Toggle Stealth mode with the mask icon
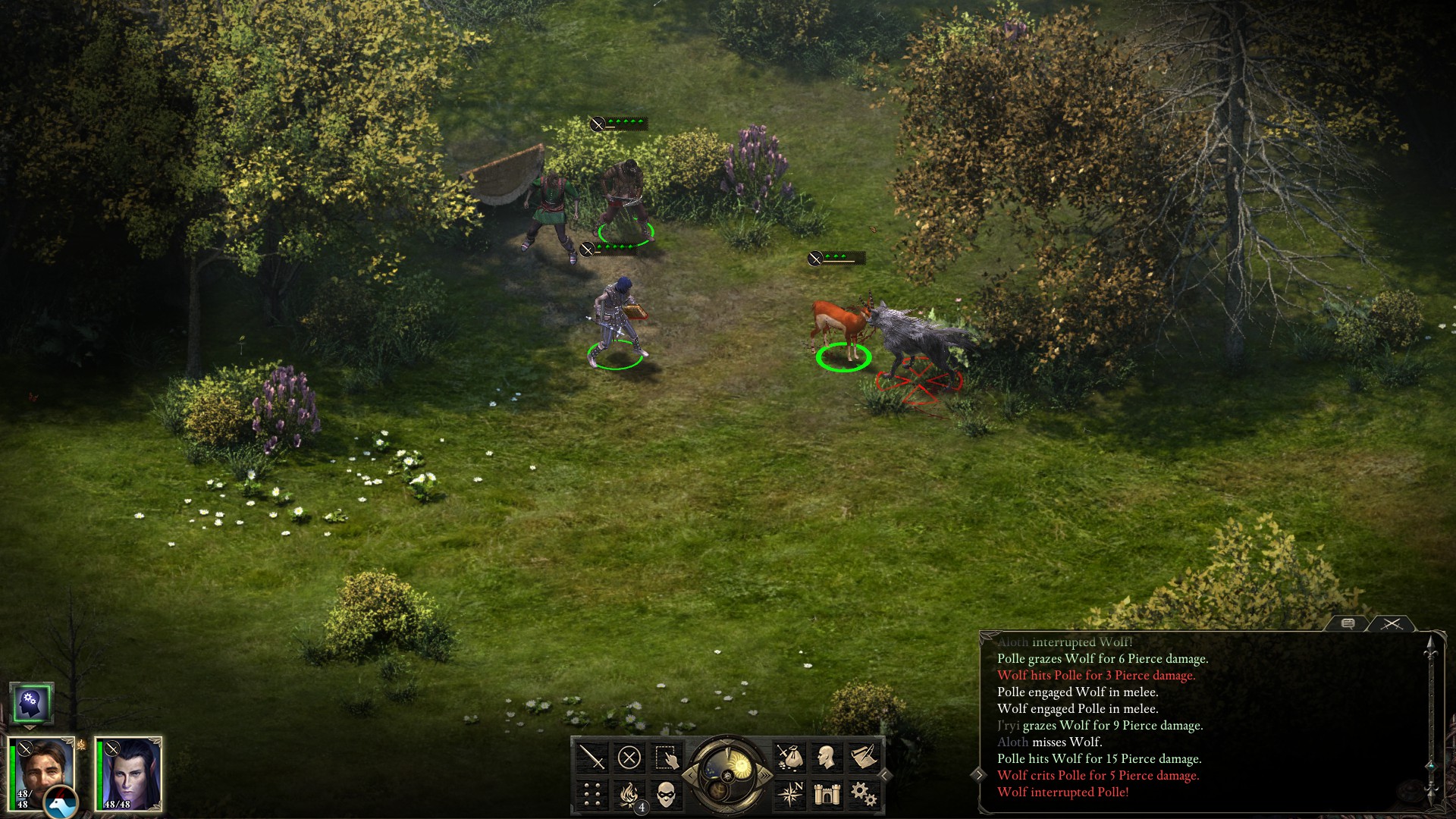 point(665,793)
